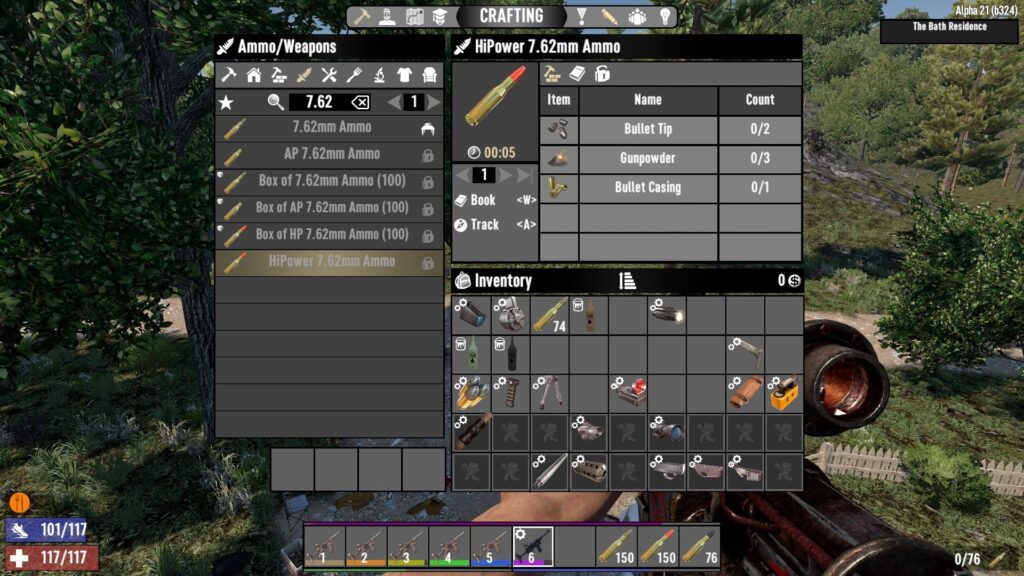Pick Box of AP 7.62mm Ammo (100)
Screen dimensions: 1024x576
pyautogui.click(x=331, y=208)
